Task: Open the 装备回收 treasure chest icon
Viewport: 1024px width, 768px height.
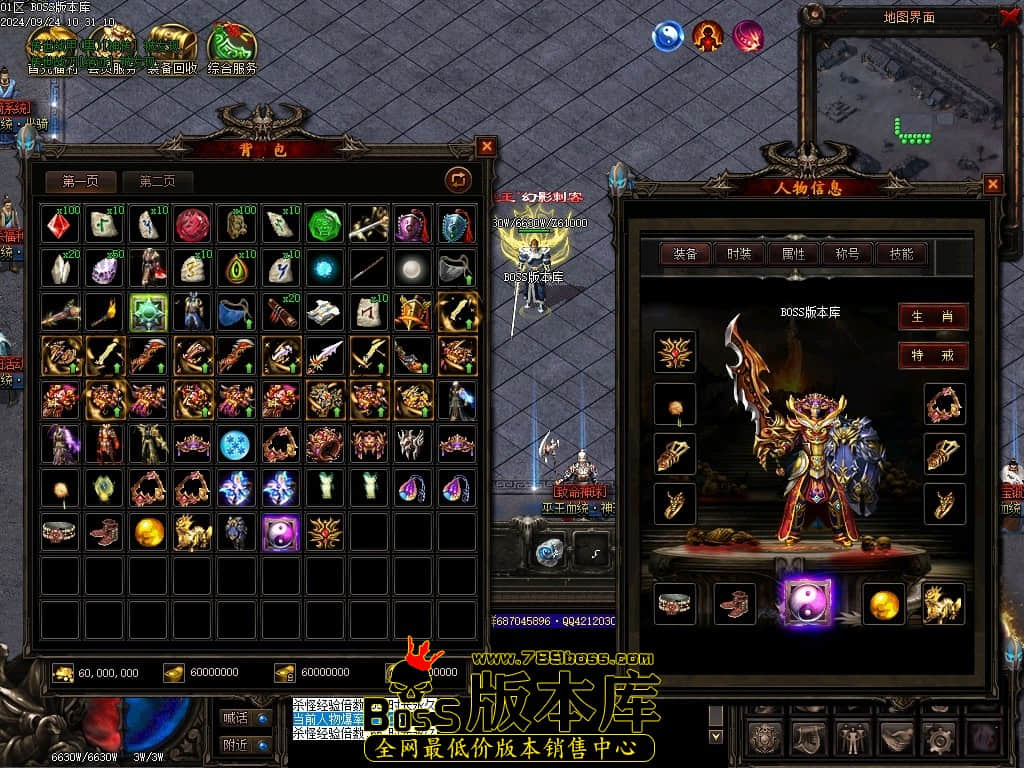Action: coord(172,48)
